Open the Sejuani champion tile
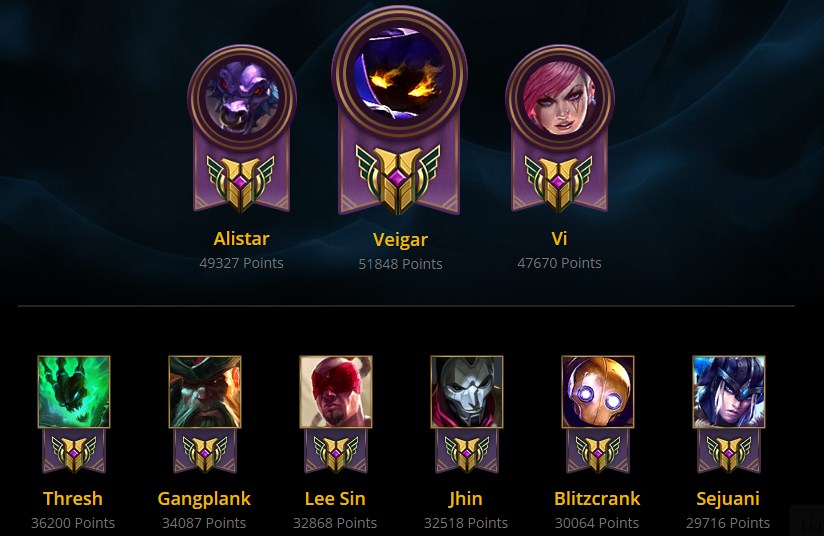Viewport: 824px width, 536px height. (x=729, y=392)
